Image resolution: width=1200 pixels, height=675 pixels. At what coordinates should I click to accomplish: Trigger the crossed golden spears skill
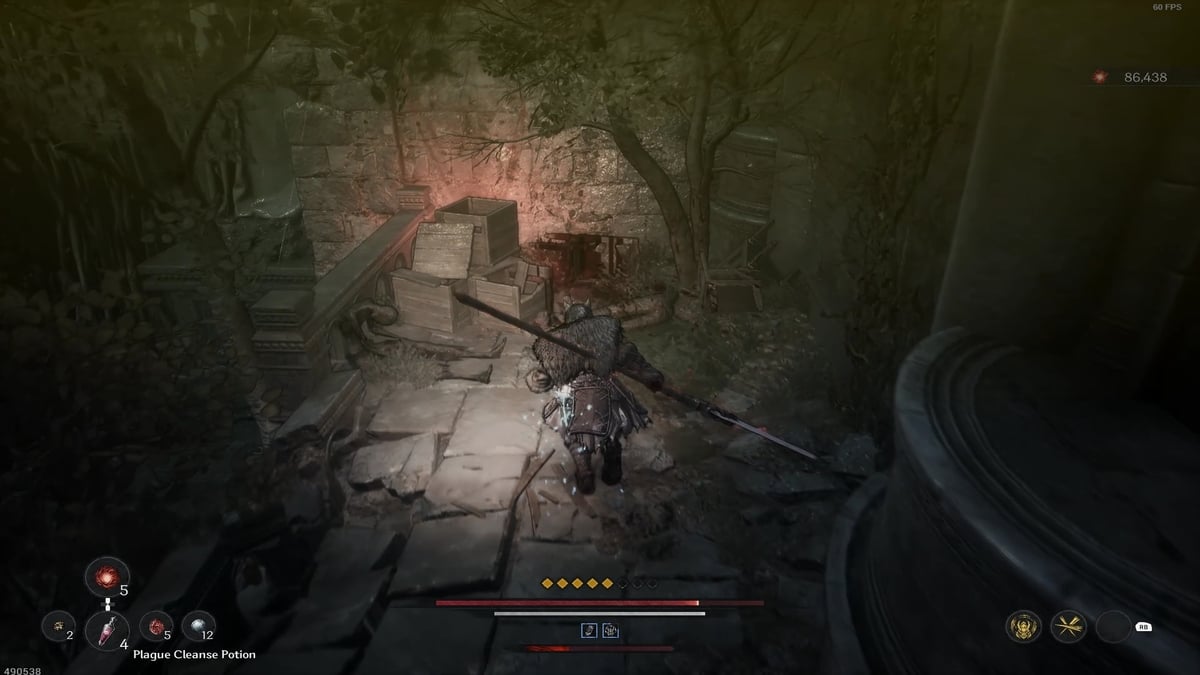(x=1068, y=627)
